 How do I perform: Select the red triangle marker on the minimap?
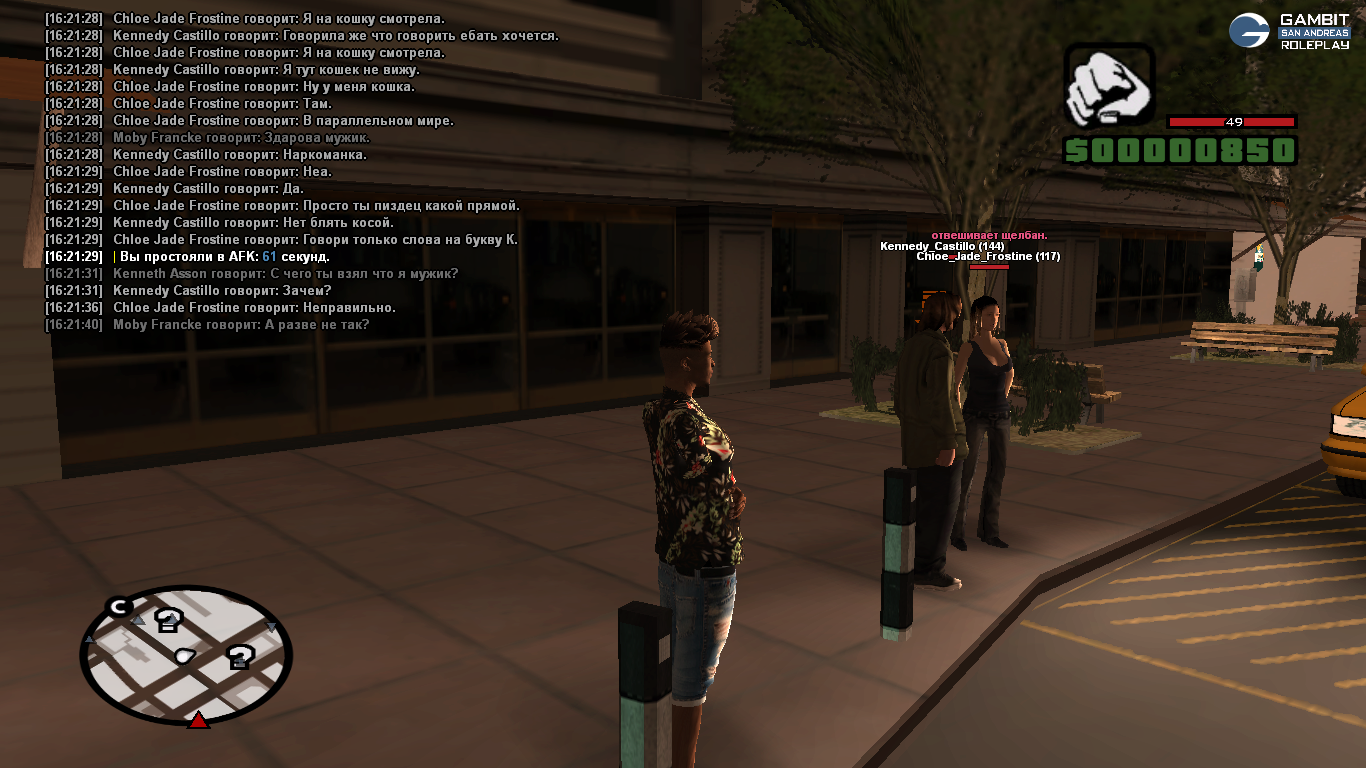(x=198, y=720)
